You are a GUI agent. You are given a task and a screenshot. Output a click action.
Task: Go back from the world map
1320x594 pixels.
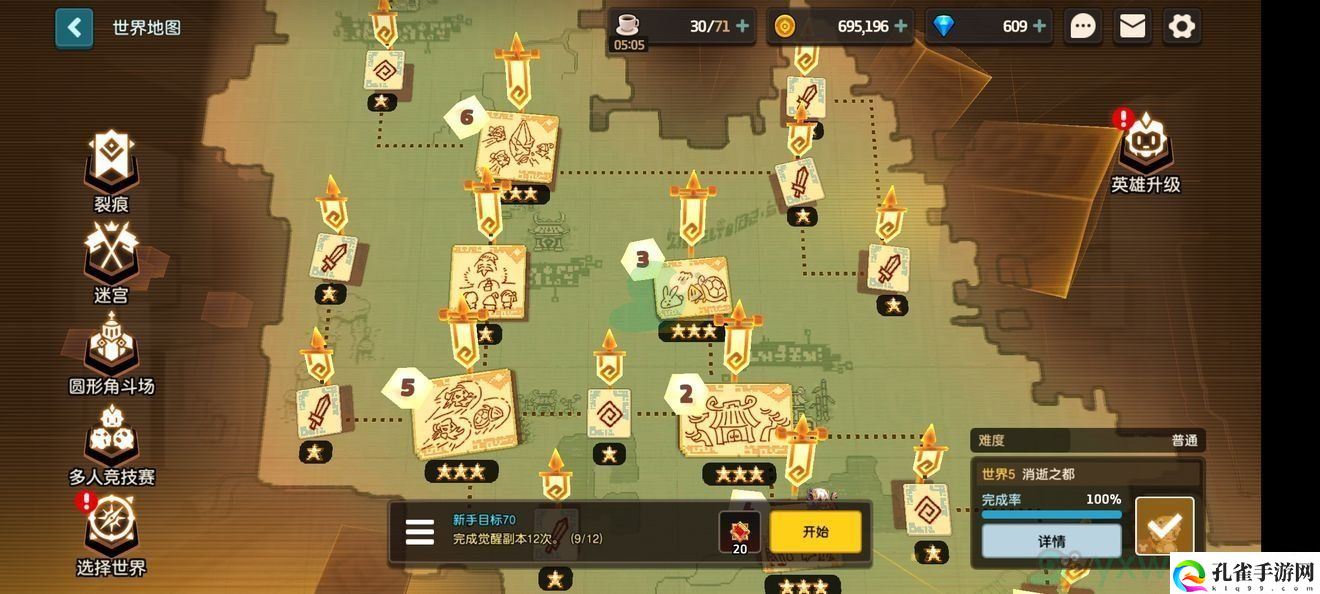[74, 28]
